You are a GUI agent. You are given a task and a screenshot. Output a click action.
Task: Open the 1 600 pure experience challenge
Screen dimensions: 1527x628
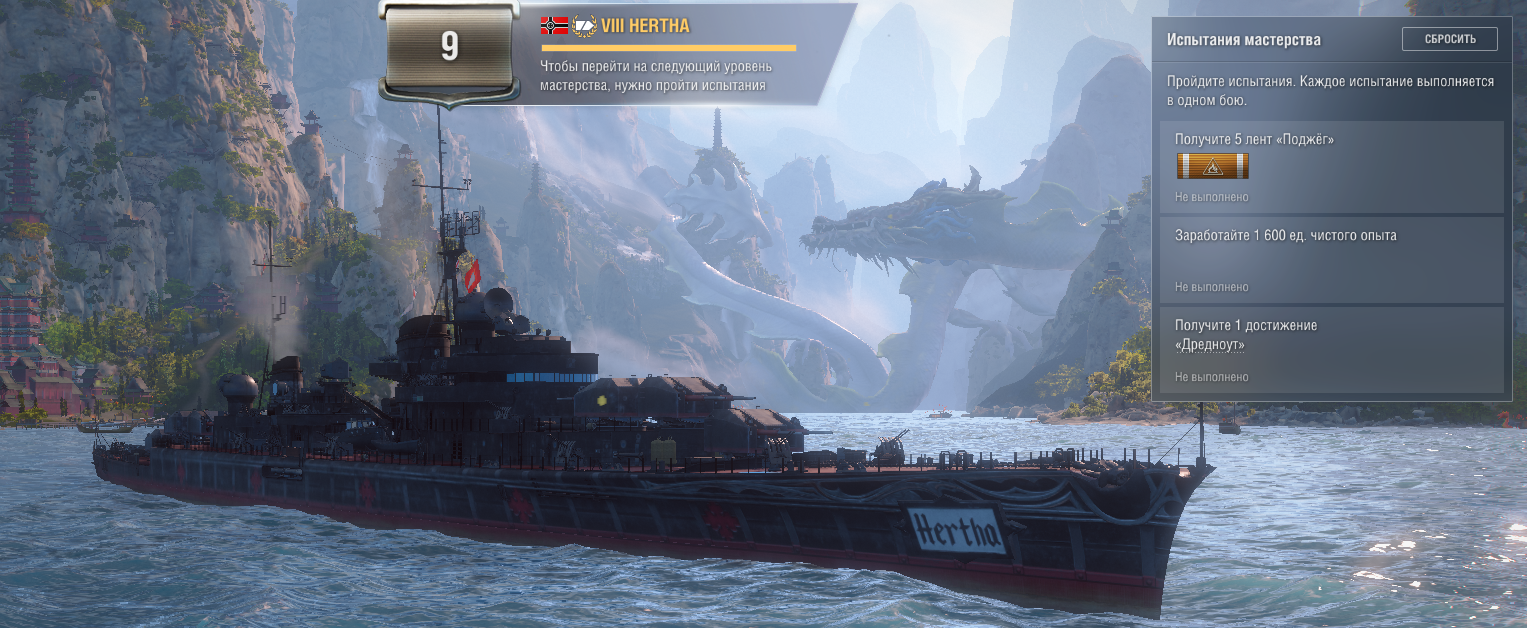1331,259
